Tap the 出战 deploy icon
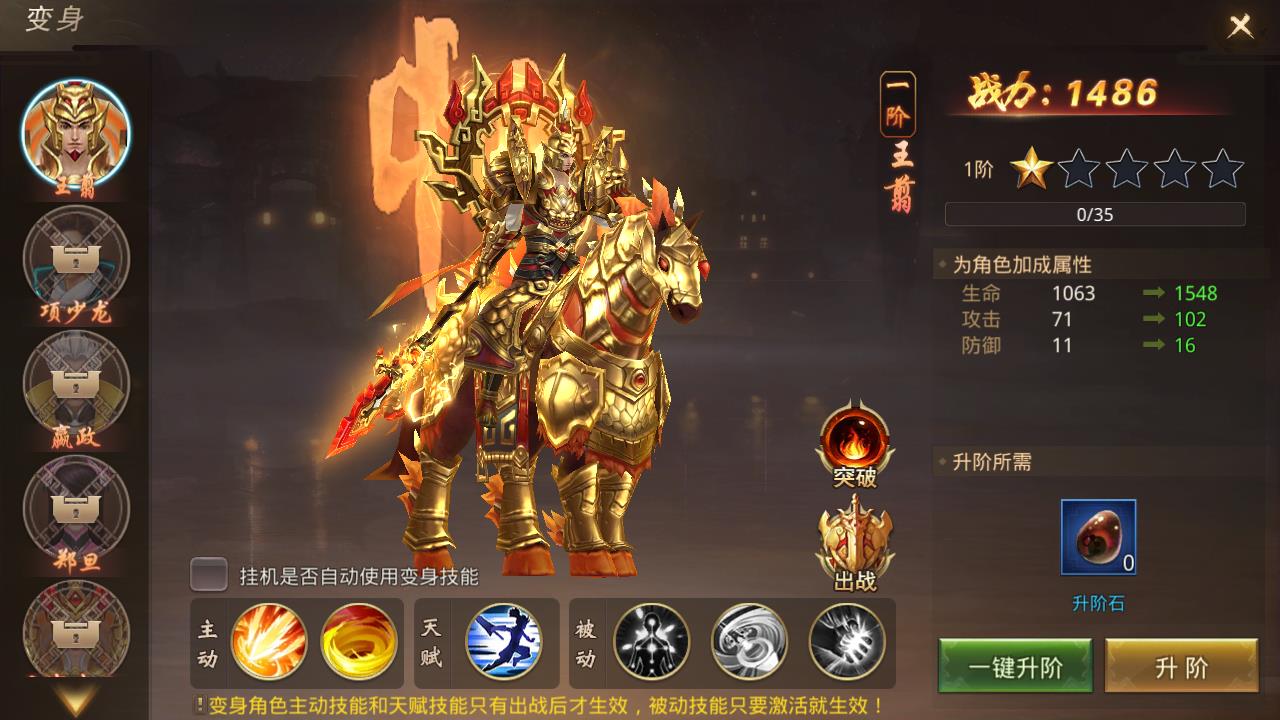 [x=855, y=543]
